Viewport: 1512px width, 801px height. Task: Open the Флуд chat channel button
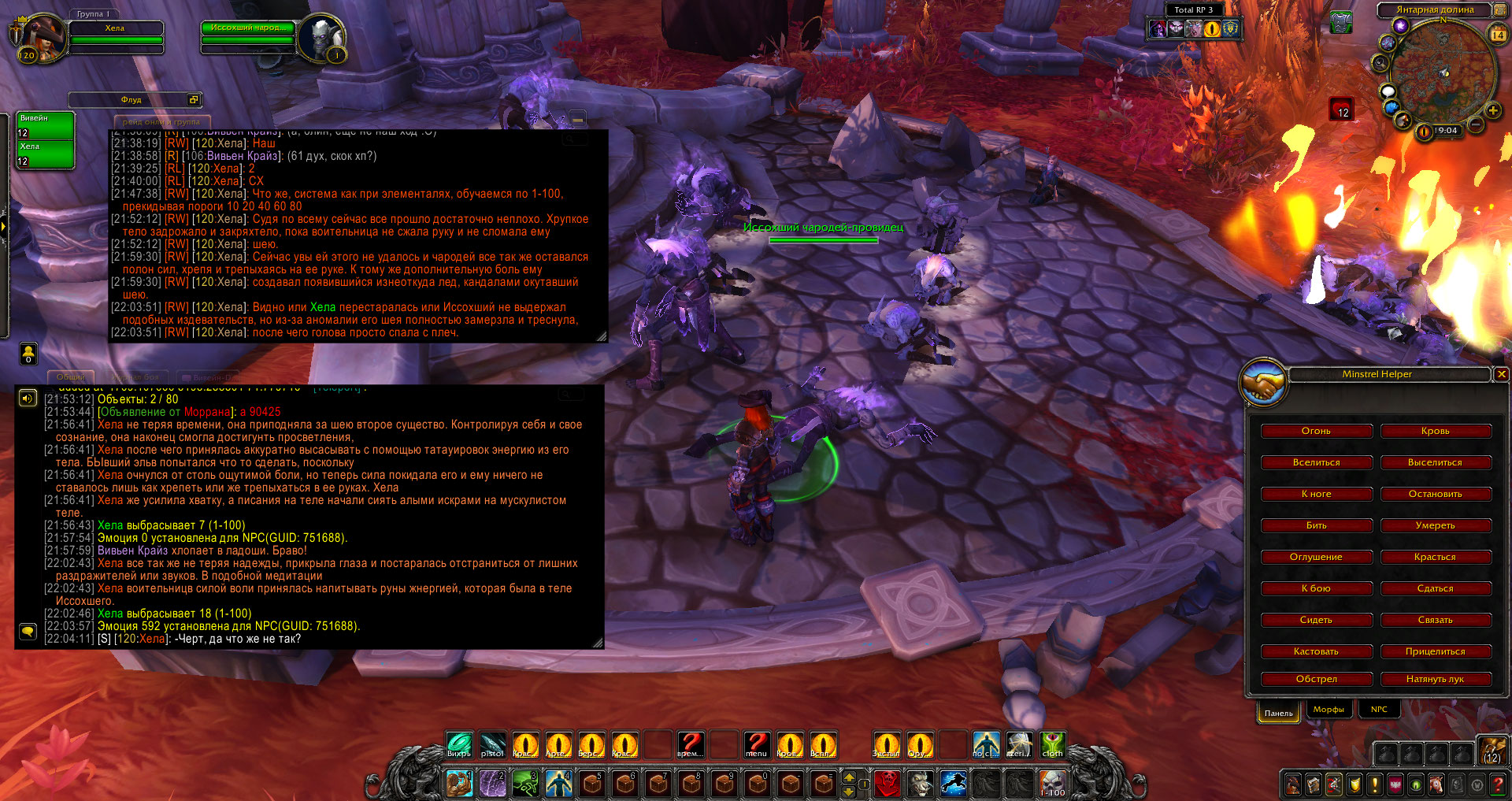click(x=132, y=100)
